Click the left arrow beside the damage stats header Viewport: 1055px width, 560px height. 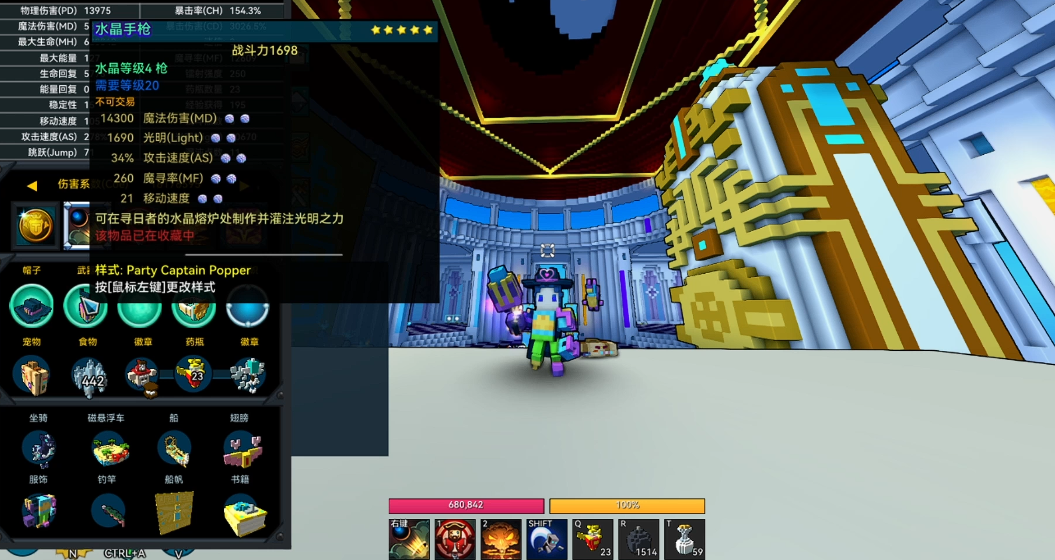(x=32, y=185)
